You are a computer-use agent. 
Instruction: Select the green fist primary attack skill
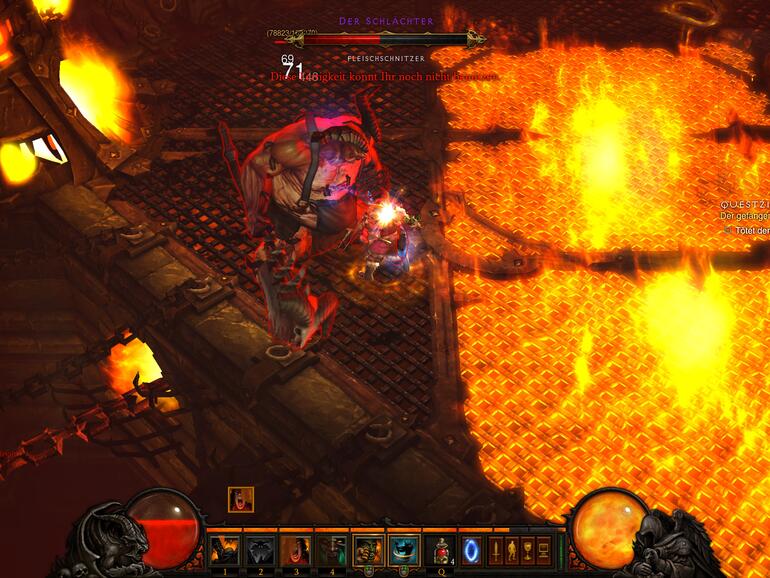coord(369,550)
